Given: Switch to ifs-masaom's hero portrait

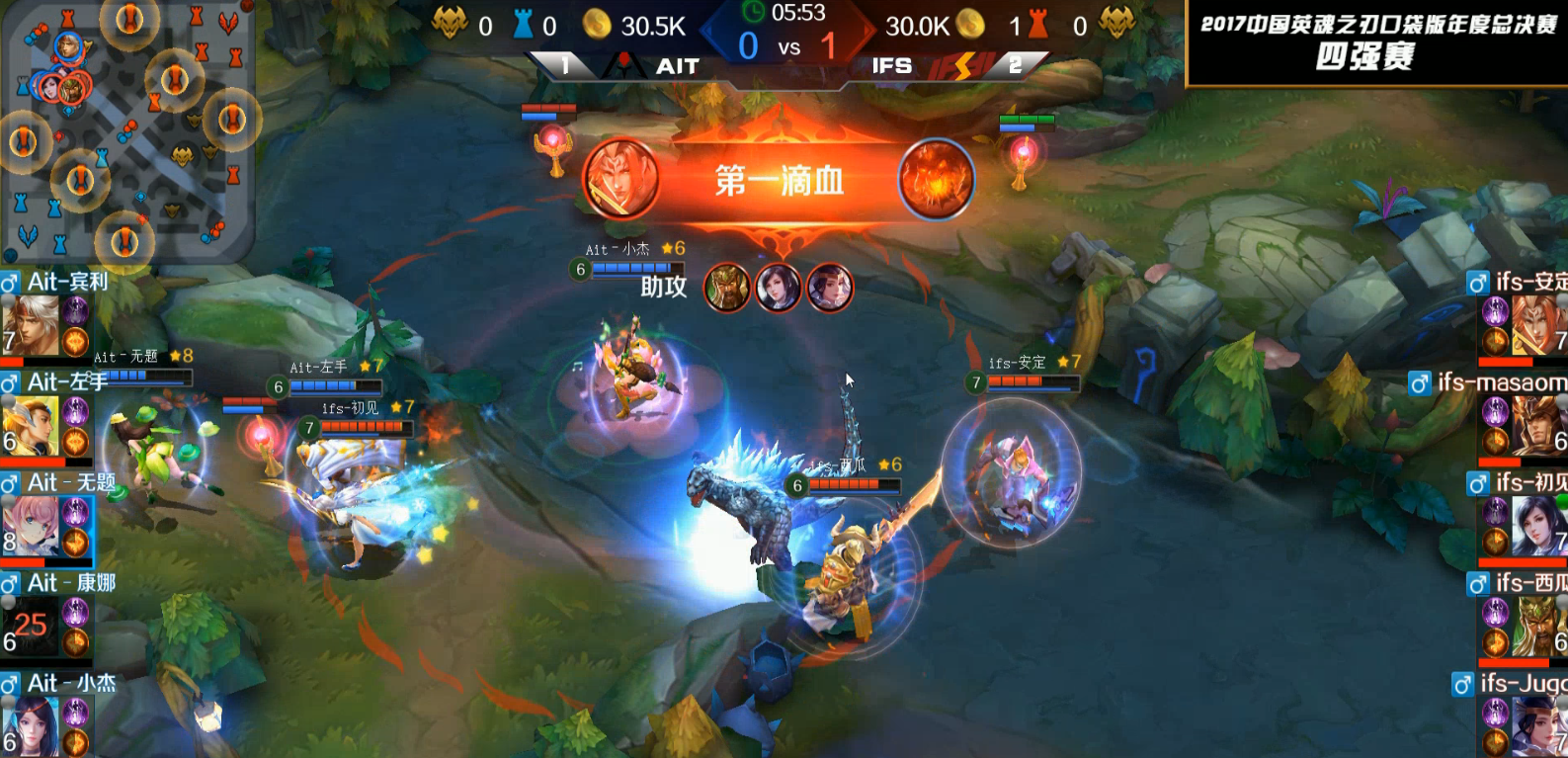Looking at the screenshot, I should tap(1536, 426).
